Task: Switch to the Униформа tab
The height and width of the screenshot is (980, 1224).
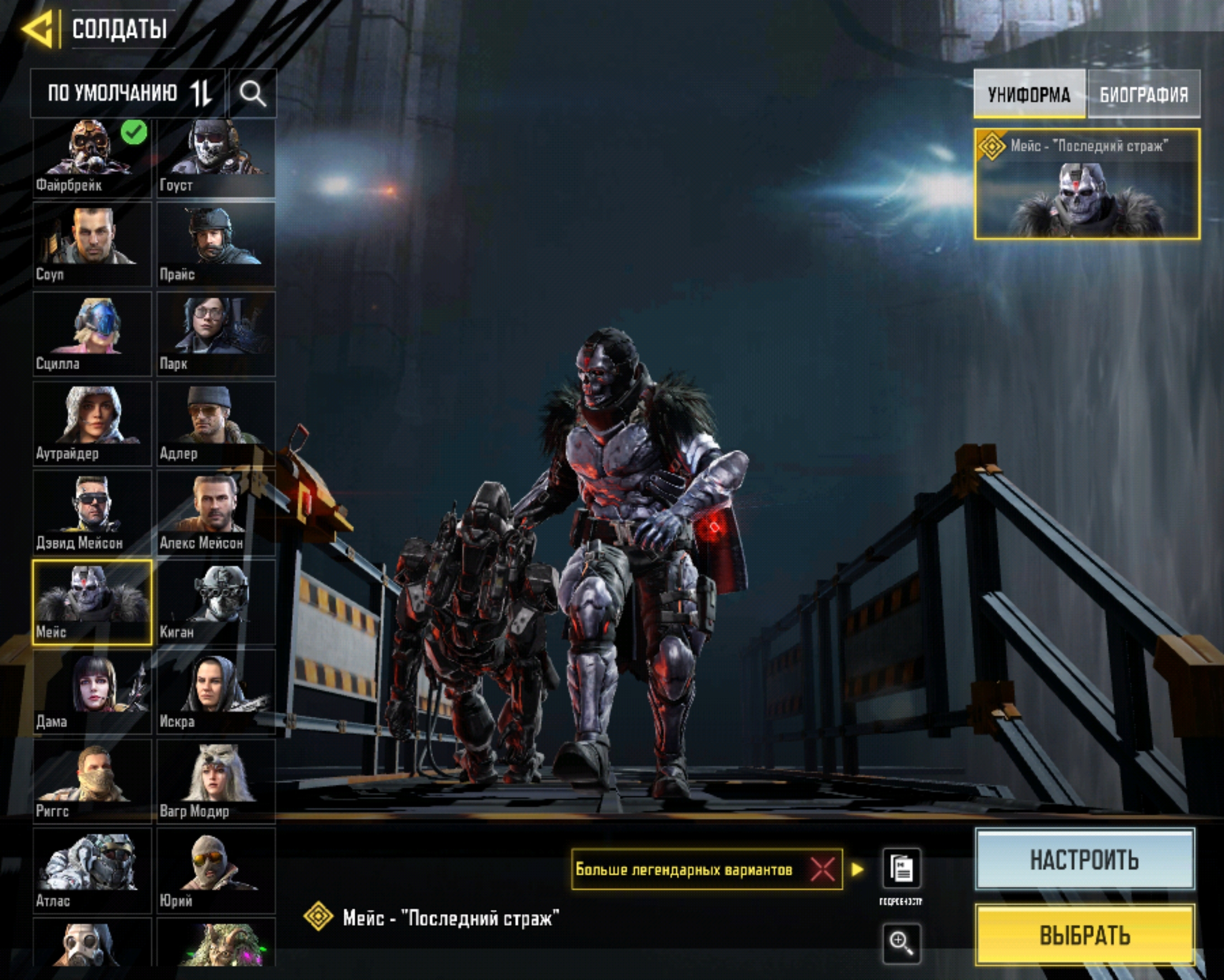Action: click(1029, 94)
